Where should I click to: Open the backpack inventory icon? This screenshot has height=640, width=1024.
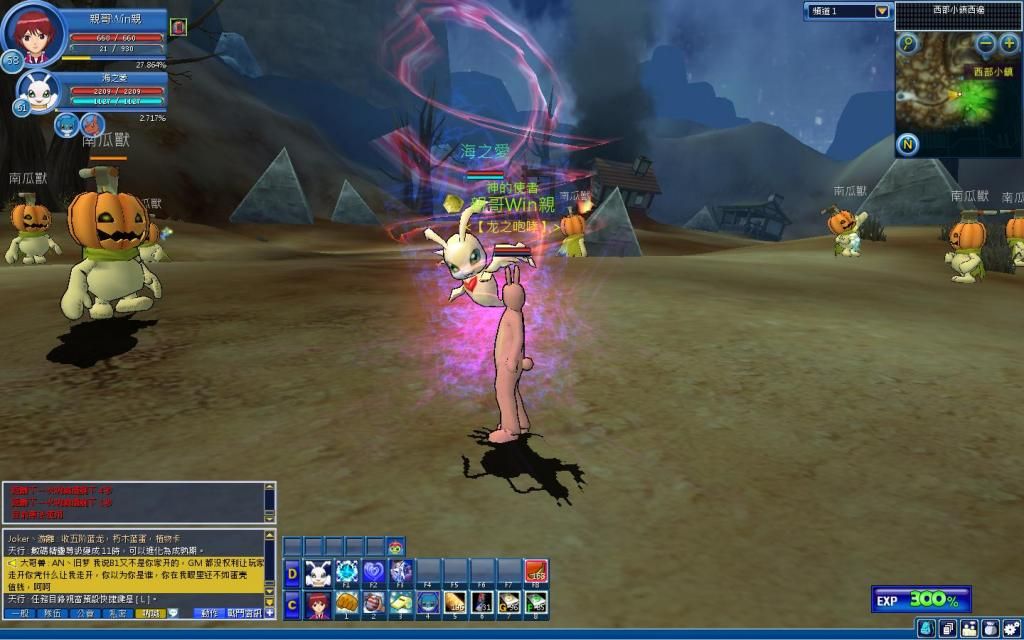point(927,628)
